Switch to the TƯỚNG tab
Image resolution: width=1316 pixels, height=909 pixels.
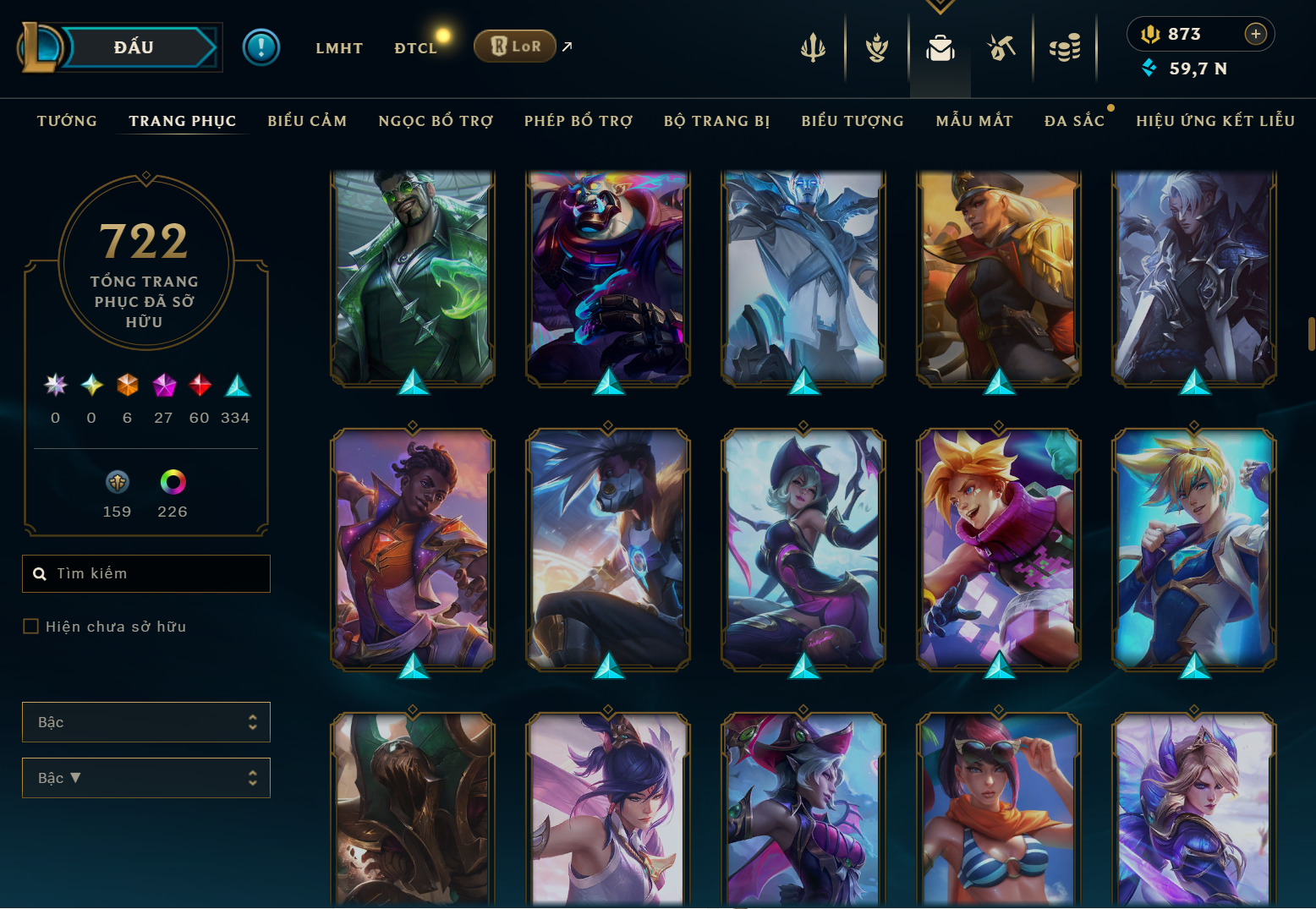[67, 121]
